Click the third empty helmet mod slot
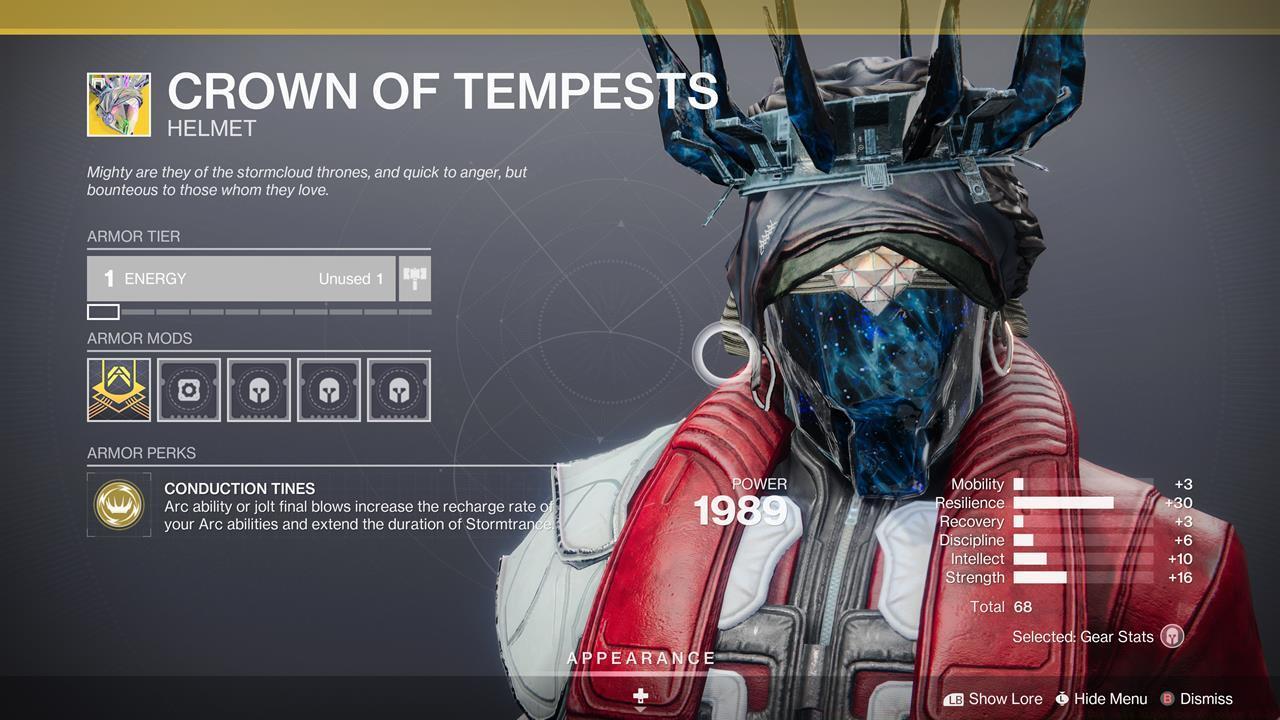The height and width of the screenshot is (720, 1280). 259,390
